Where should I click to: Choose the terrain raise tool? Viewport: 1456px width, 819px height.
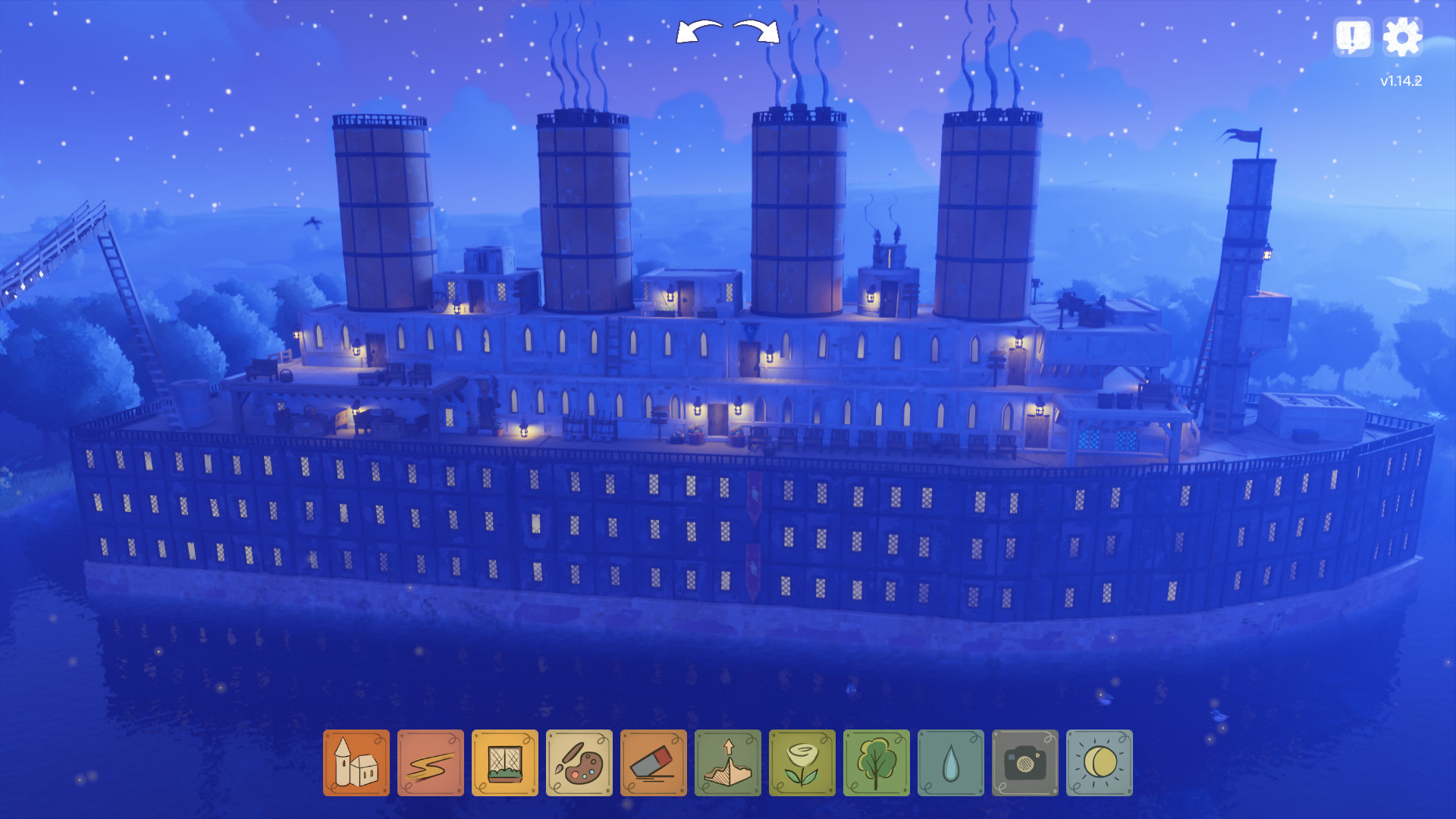pyautogui.click(x=727, y=763)
